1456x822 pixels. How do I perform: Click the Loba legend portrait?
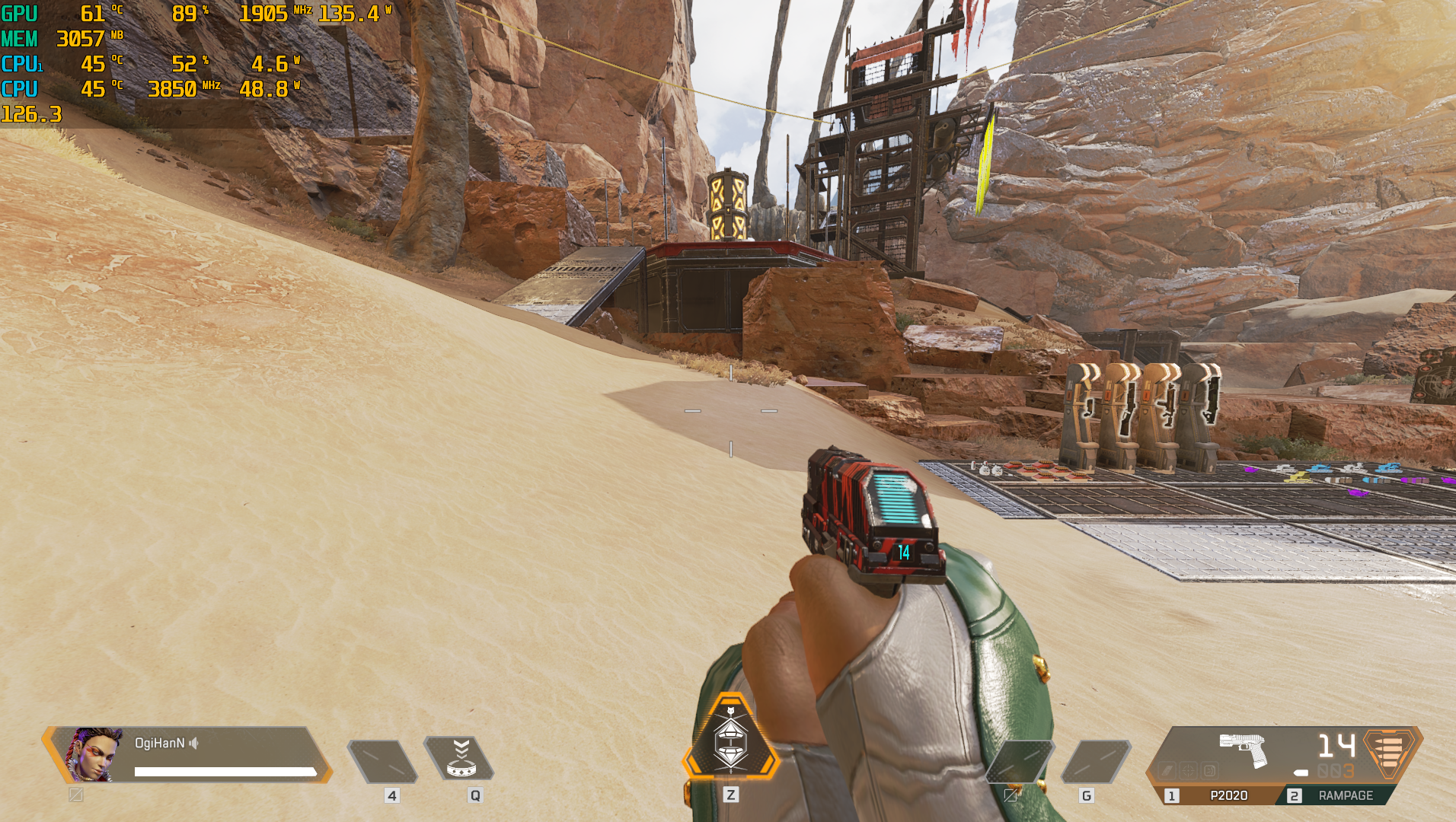94,754
